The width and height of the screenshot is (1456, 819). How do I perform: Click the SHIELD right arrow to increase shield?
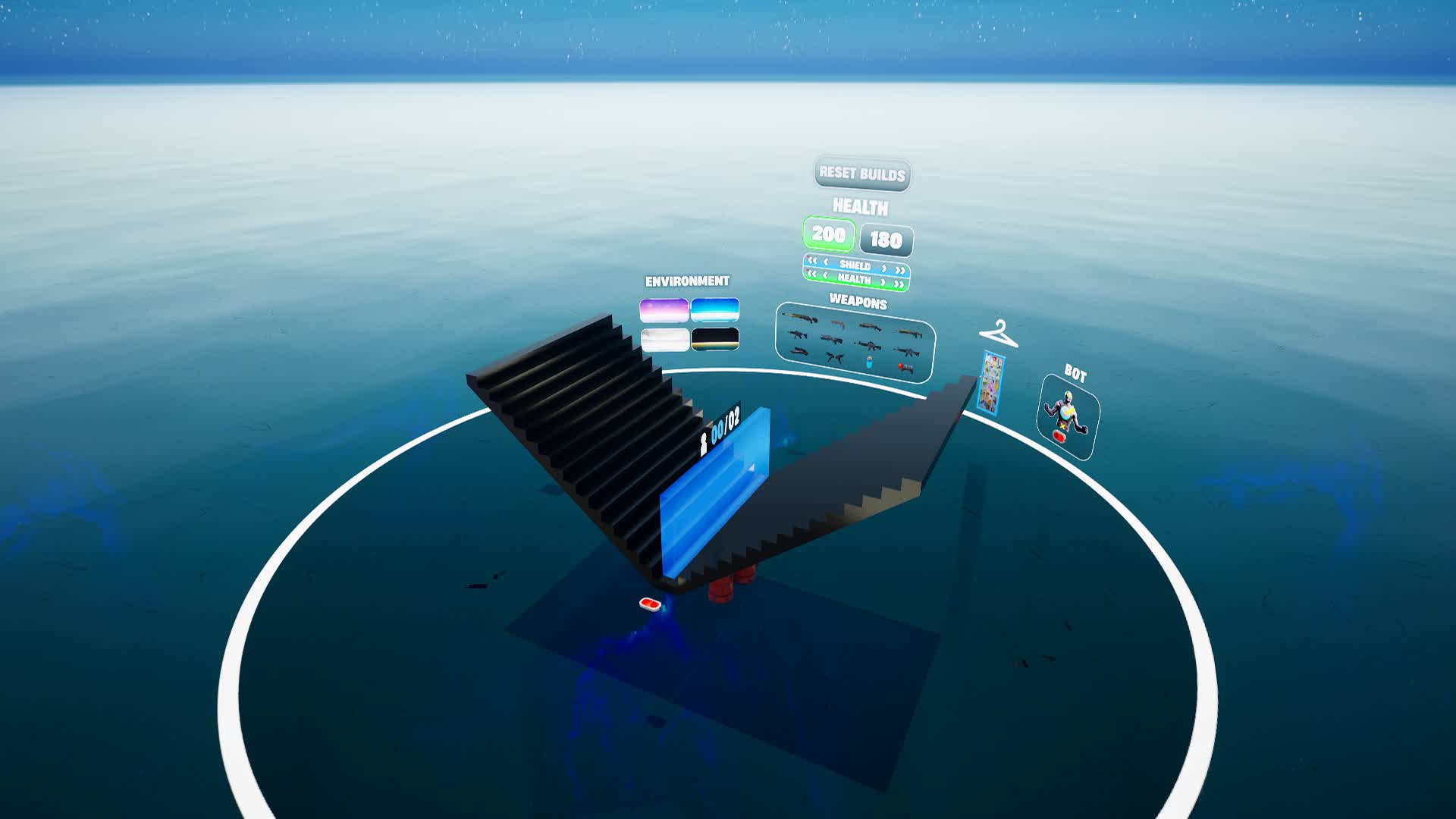883,268
